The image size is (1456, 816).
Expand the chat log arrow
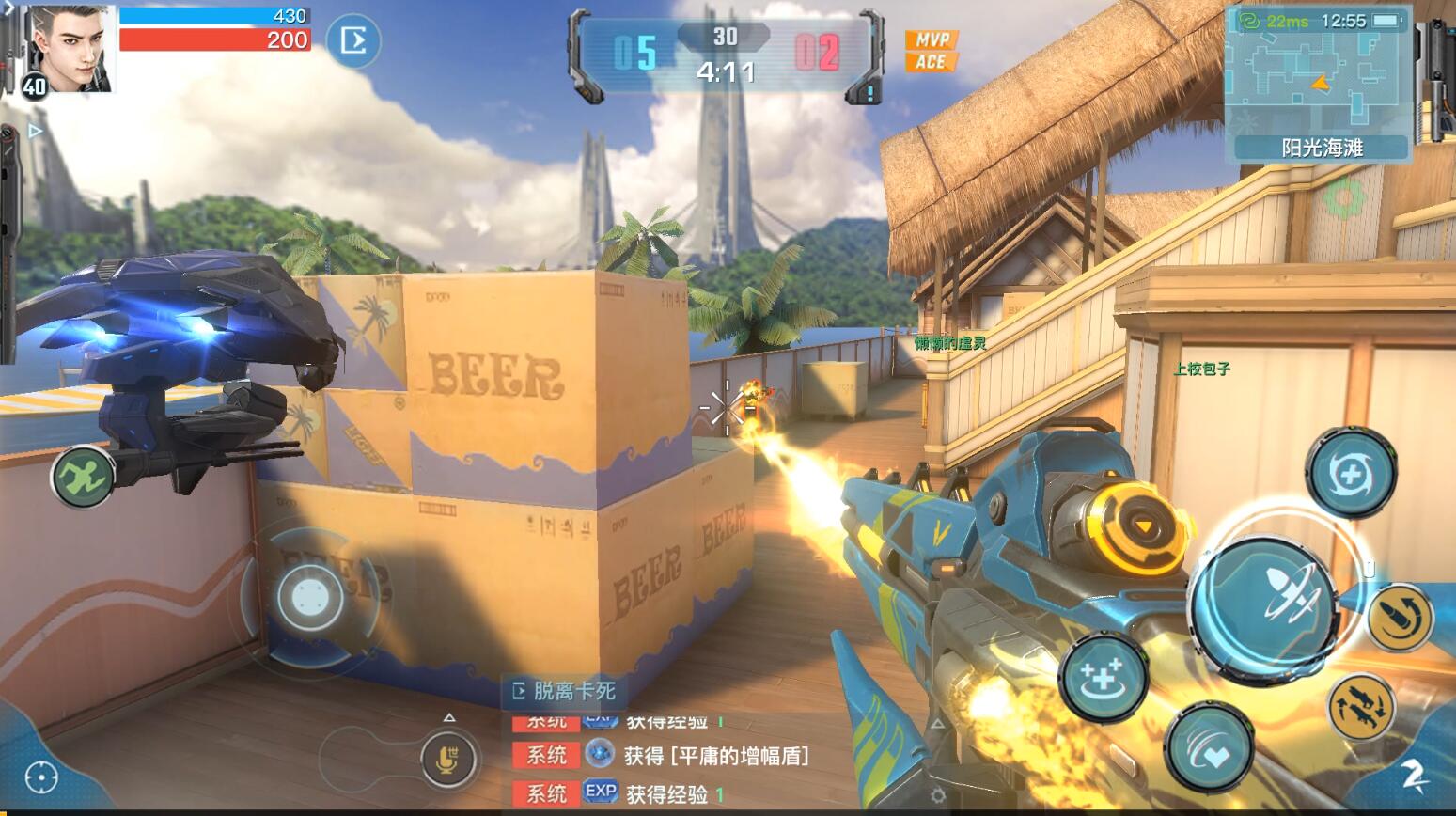(449, 718)
